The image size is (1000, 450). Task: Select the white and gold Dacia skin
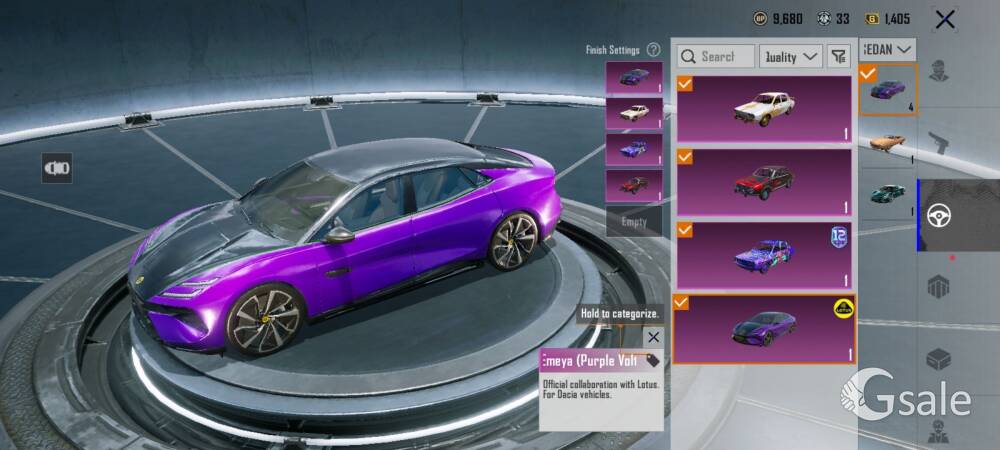764,108
